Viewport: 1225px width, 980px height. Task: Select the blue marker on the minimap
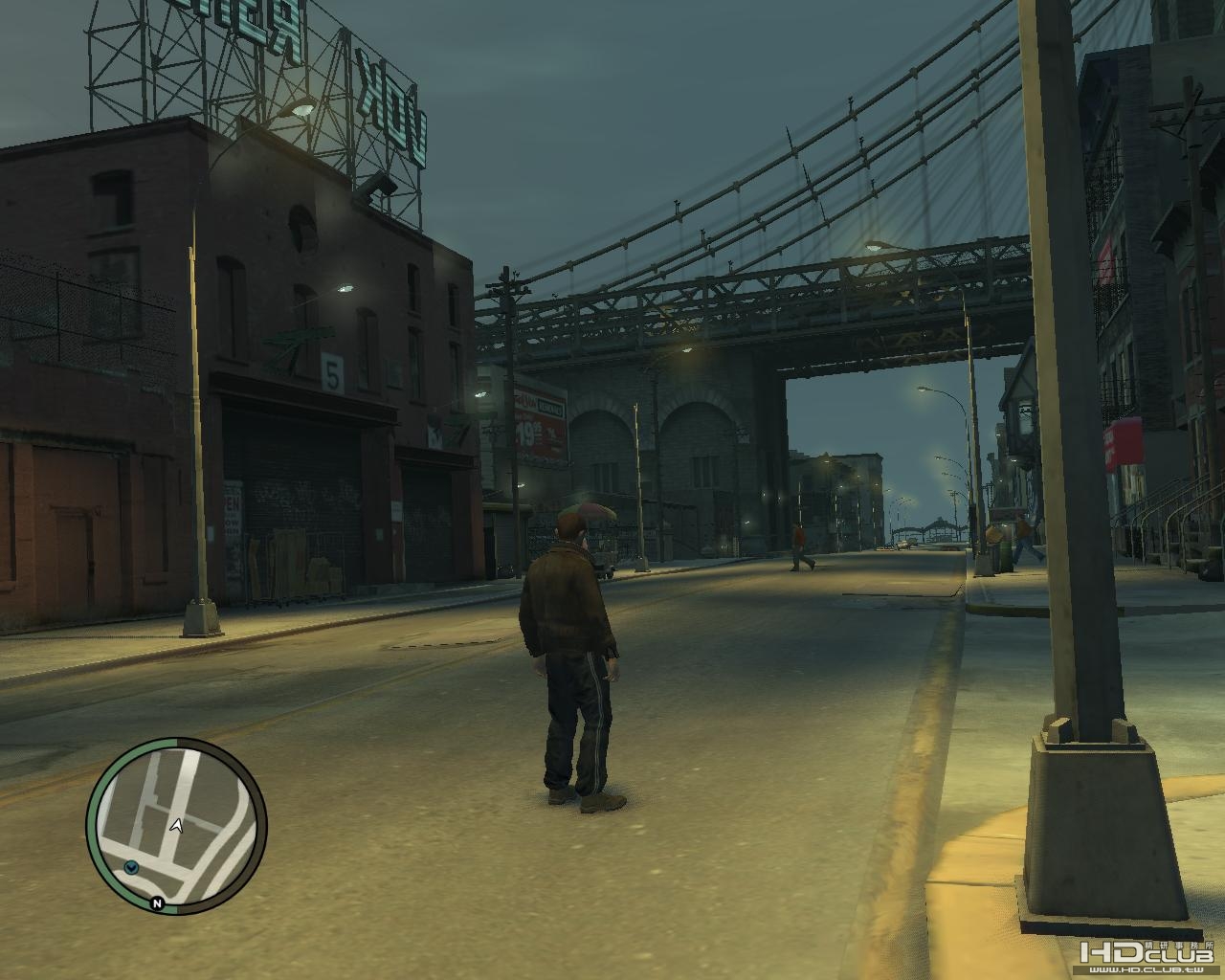[131, 866]
